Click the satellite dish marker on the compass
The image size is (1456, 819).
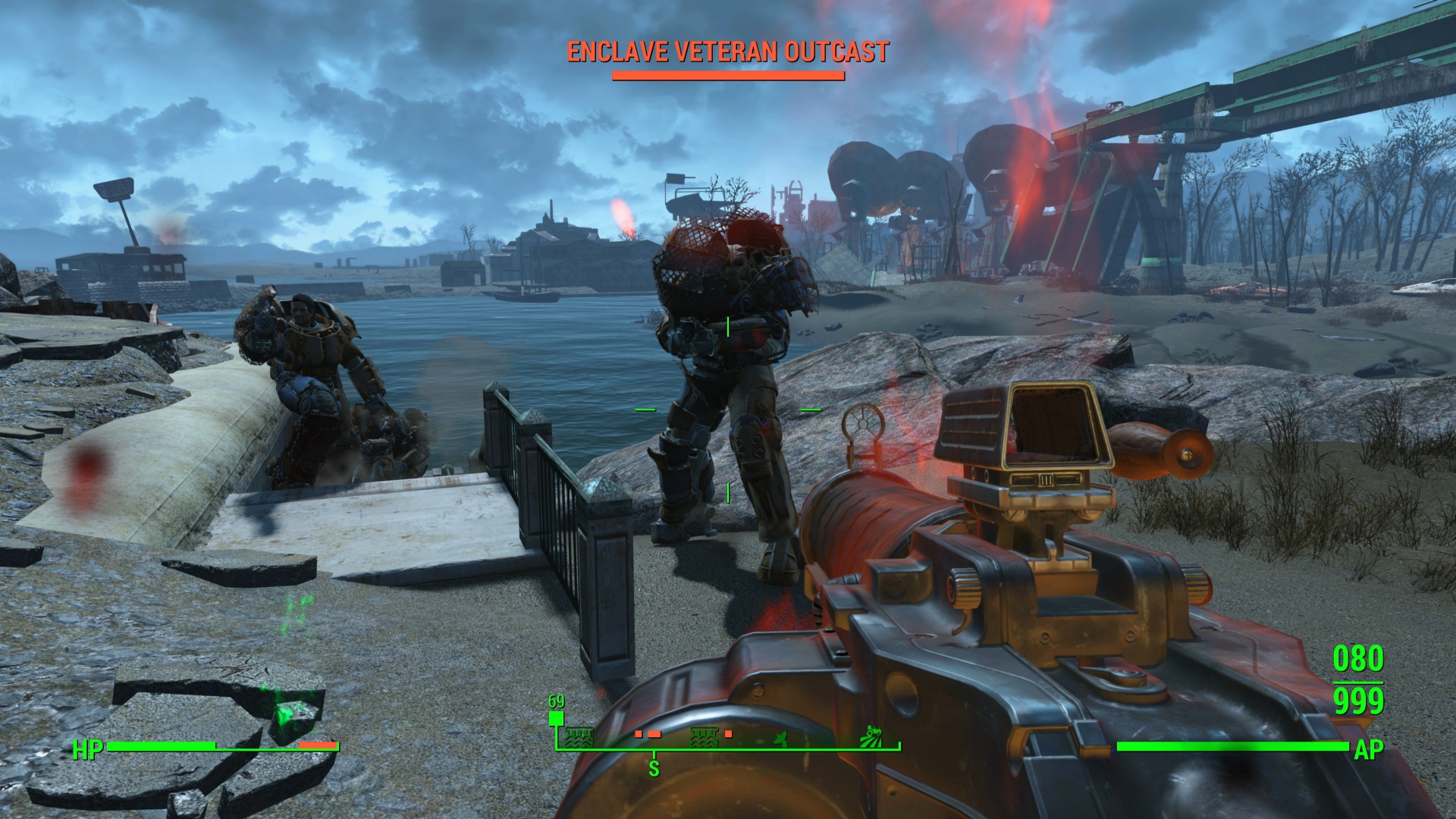[x=780, y=738]
